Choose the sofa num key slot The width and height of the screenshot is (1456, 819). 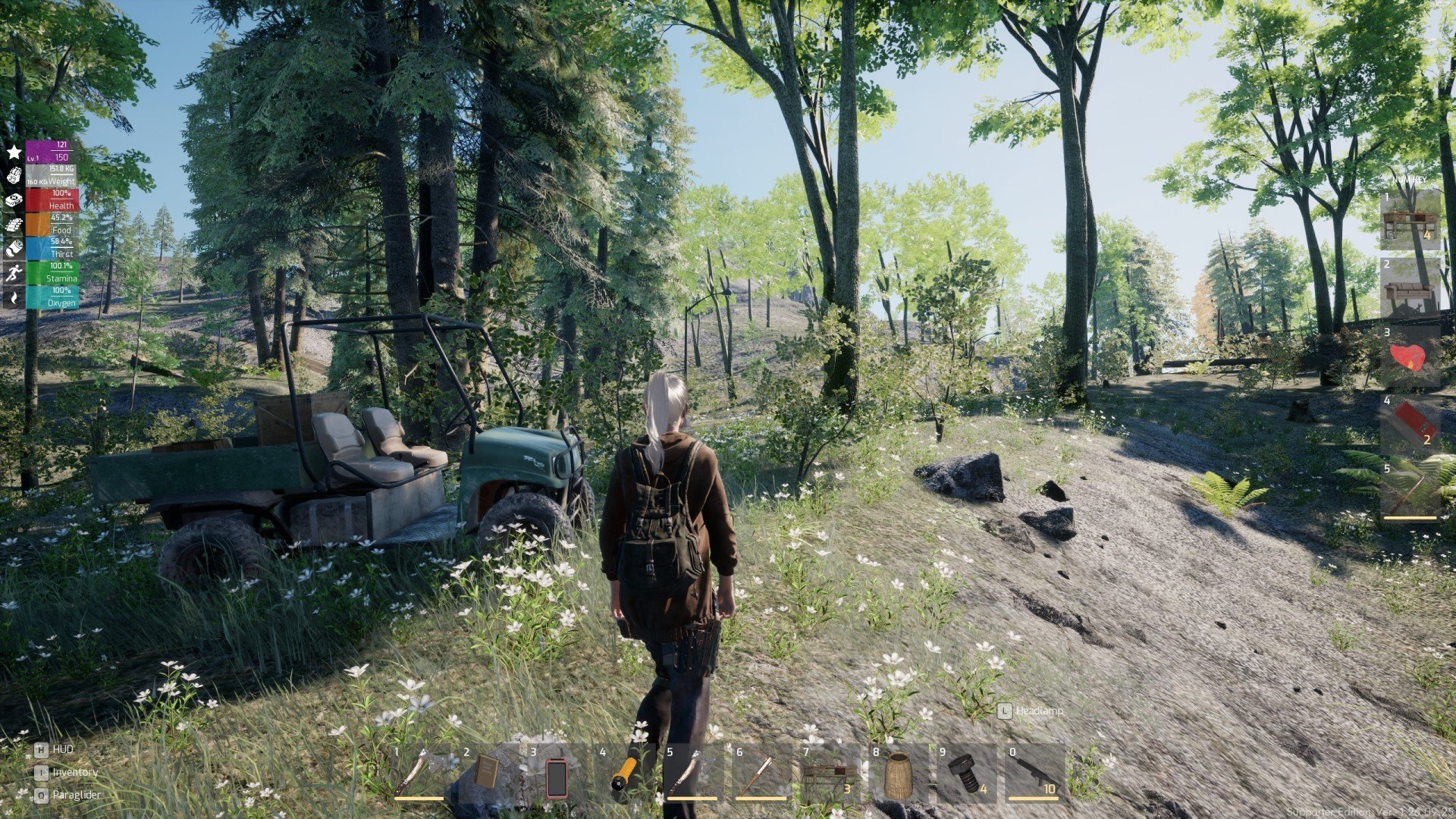tap(1410, 287)
